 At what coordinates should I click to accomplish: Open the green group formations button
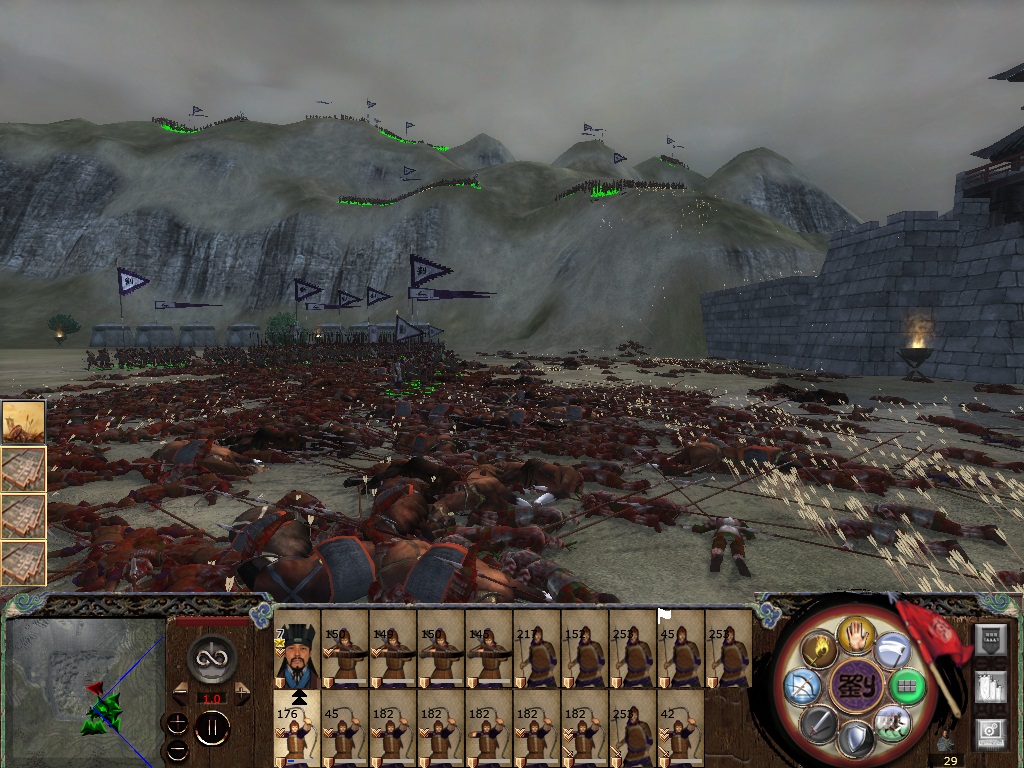907,687
